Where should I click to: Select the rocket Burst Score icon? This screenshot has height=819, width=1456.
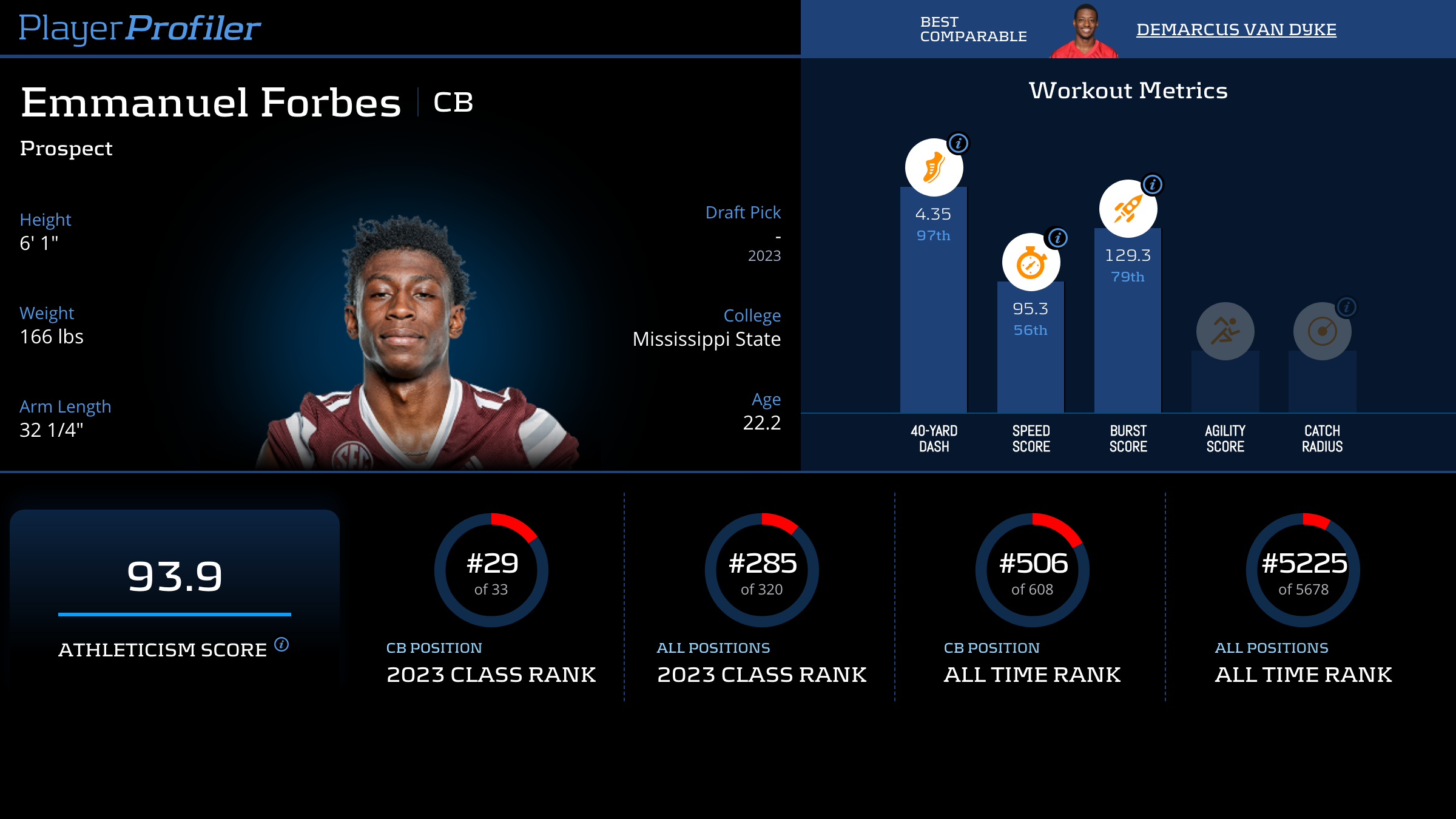tap(1128, 209)
